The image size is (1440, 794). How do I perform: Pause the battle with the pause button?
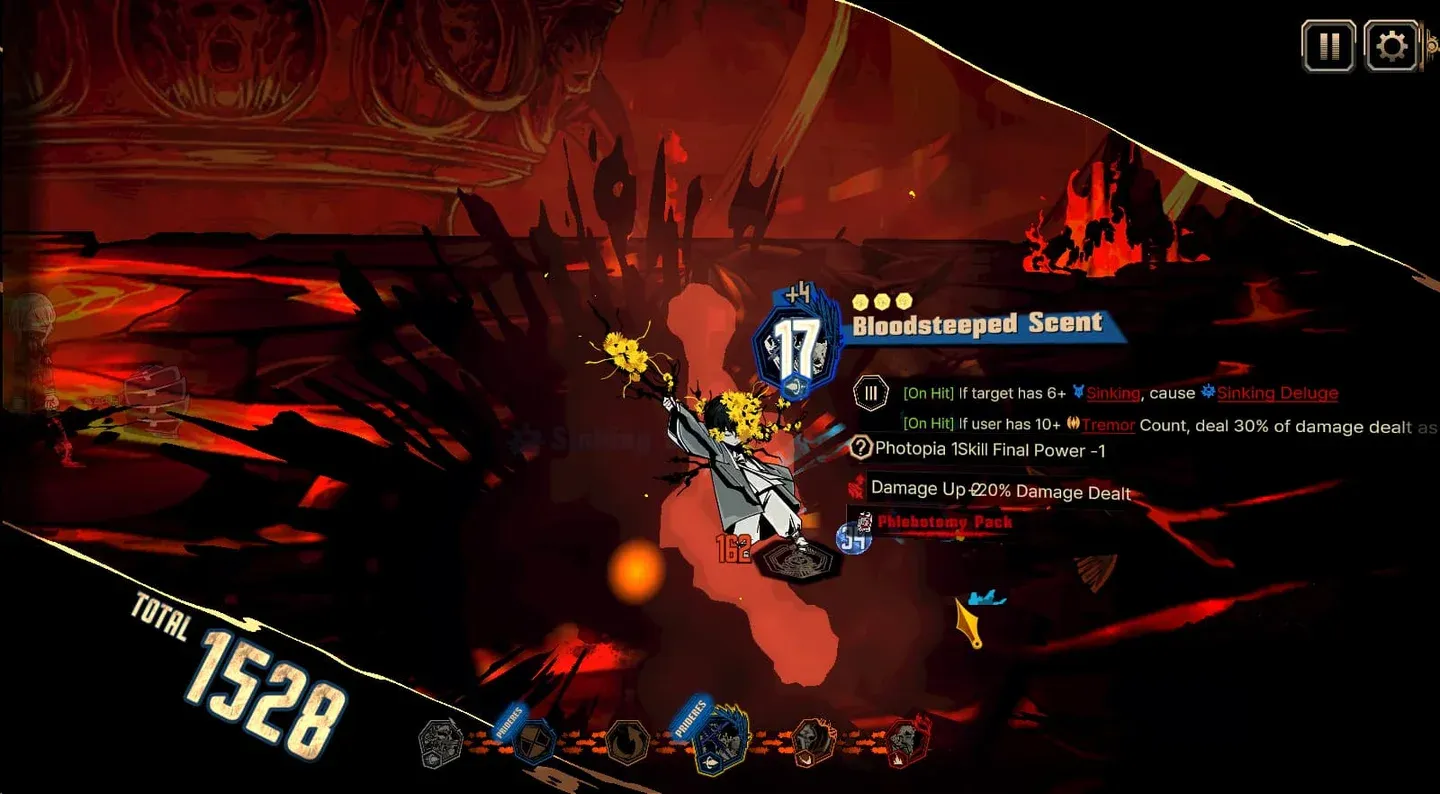point(1328,46)
